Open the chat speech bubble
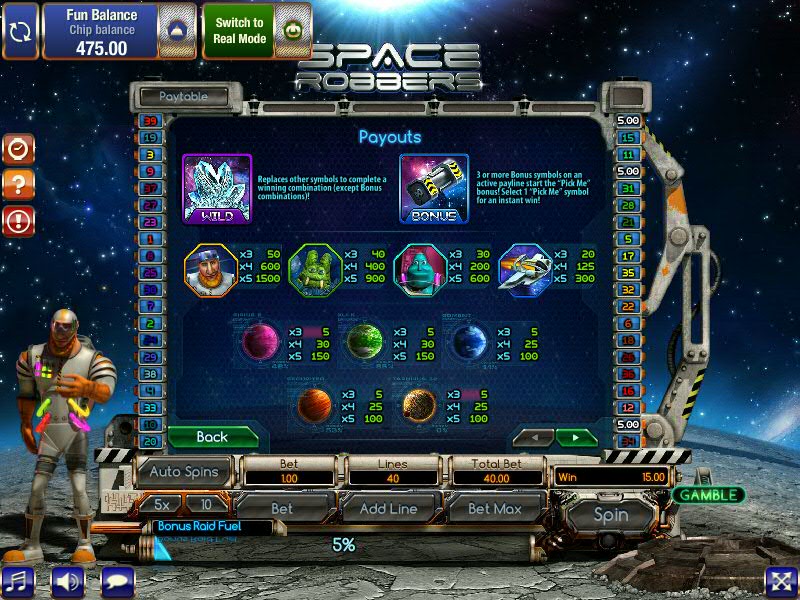 point(117,580)
